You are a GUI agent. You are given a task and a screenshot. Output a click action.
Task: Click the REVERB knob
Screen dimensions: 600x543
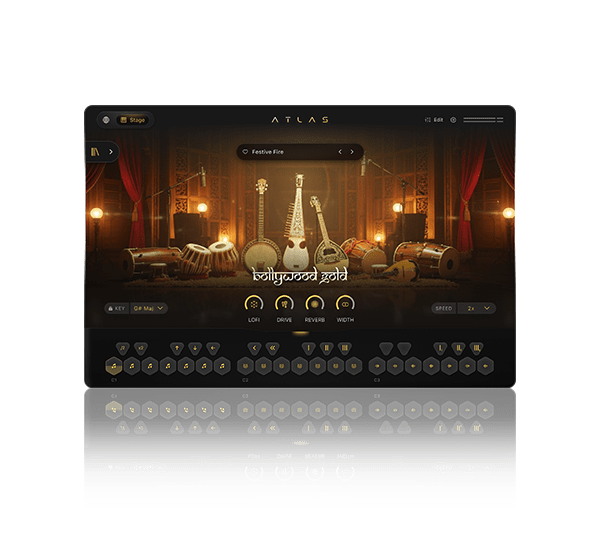(315, 304)
